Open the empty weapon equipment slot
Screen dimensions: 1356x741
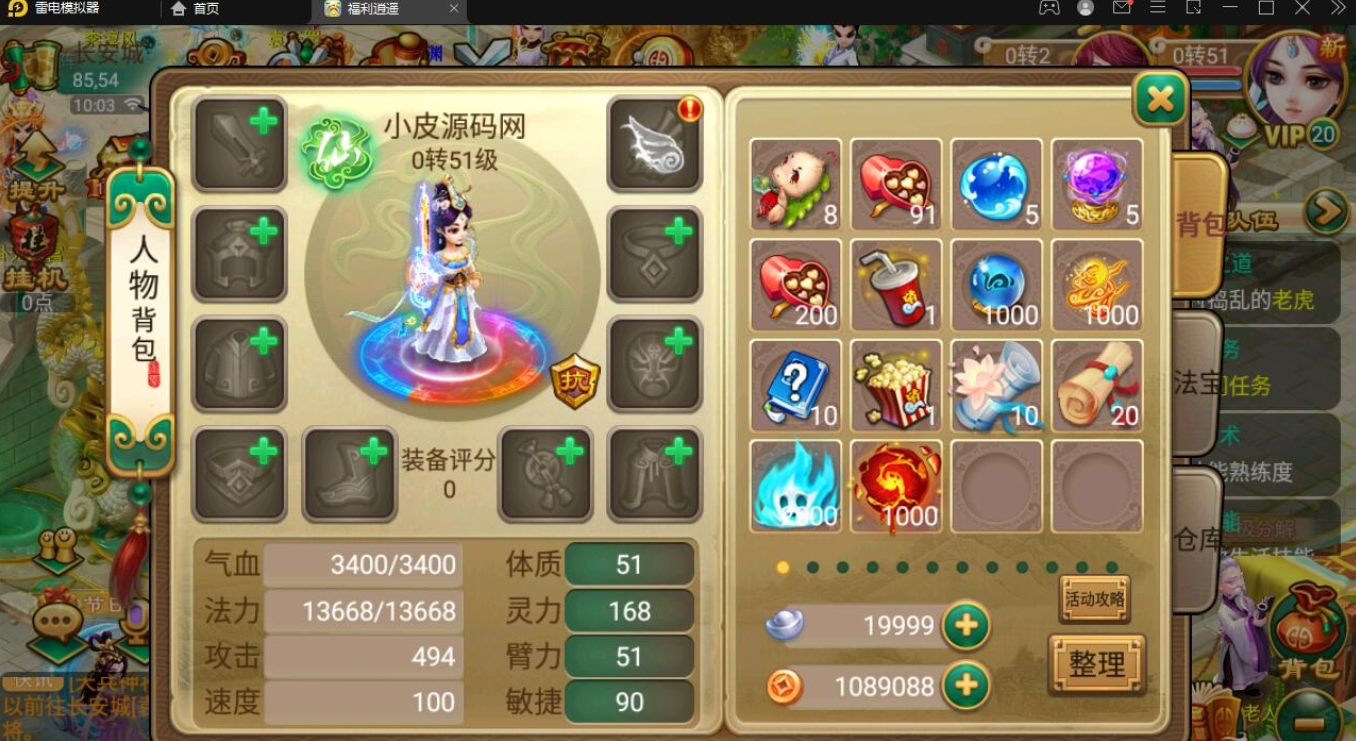pos(240,145)
